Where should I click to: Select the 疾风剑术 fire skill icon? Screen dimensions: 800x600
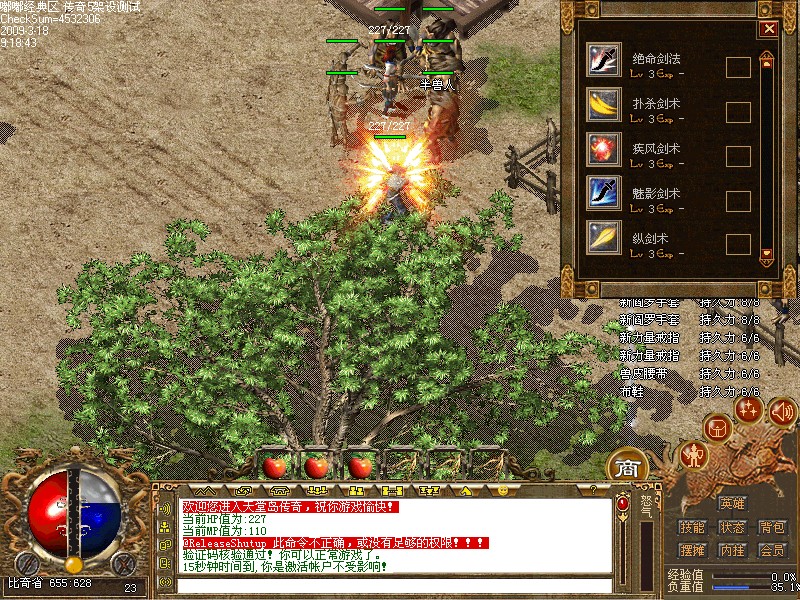coord(603,147)
